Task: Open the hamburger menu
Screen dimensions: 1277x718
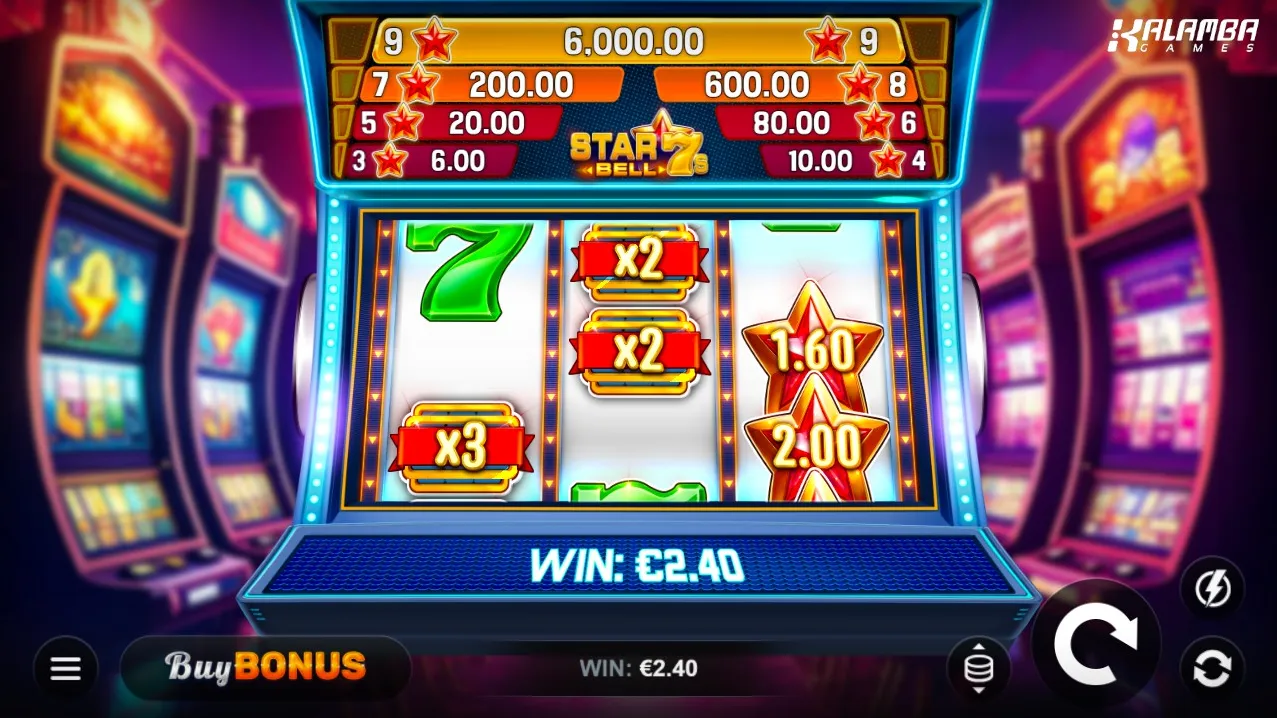Action: tap(66, 668)
